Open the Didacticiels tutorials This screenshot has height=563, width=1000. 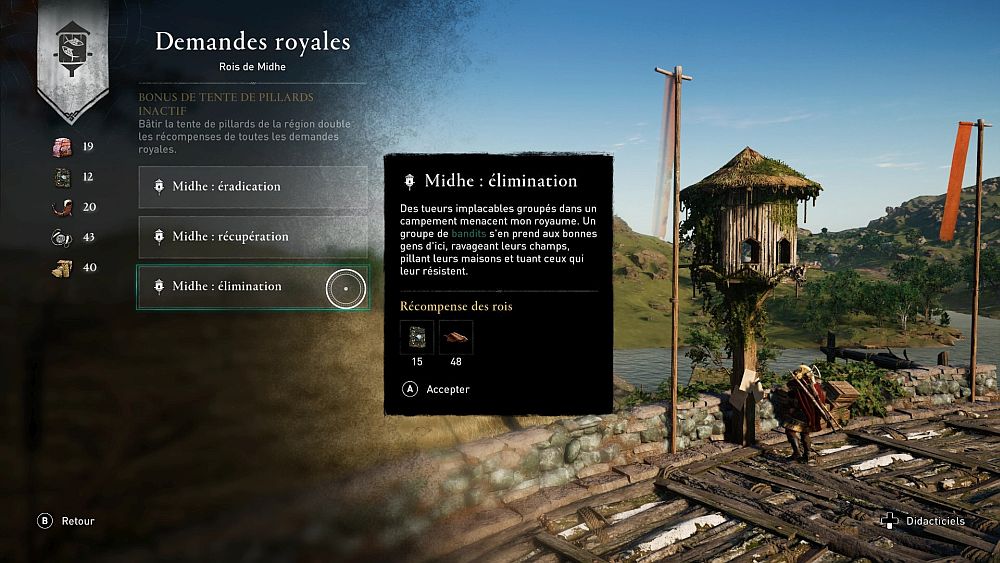pyautogui.click(x=925, y=521)
